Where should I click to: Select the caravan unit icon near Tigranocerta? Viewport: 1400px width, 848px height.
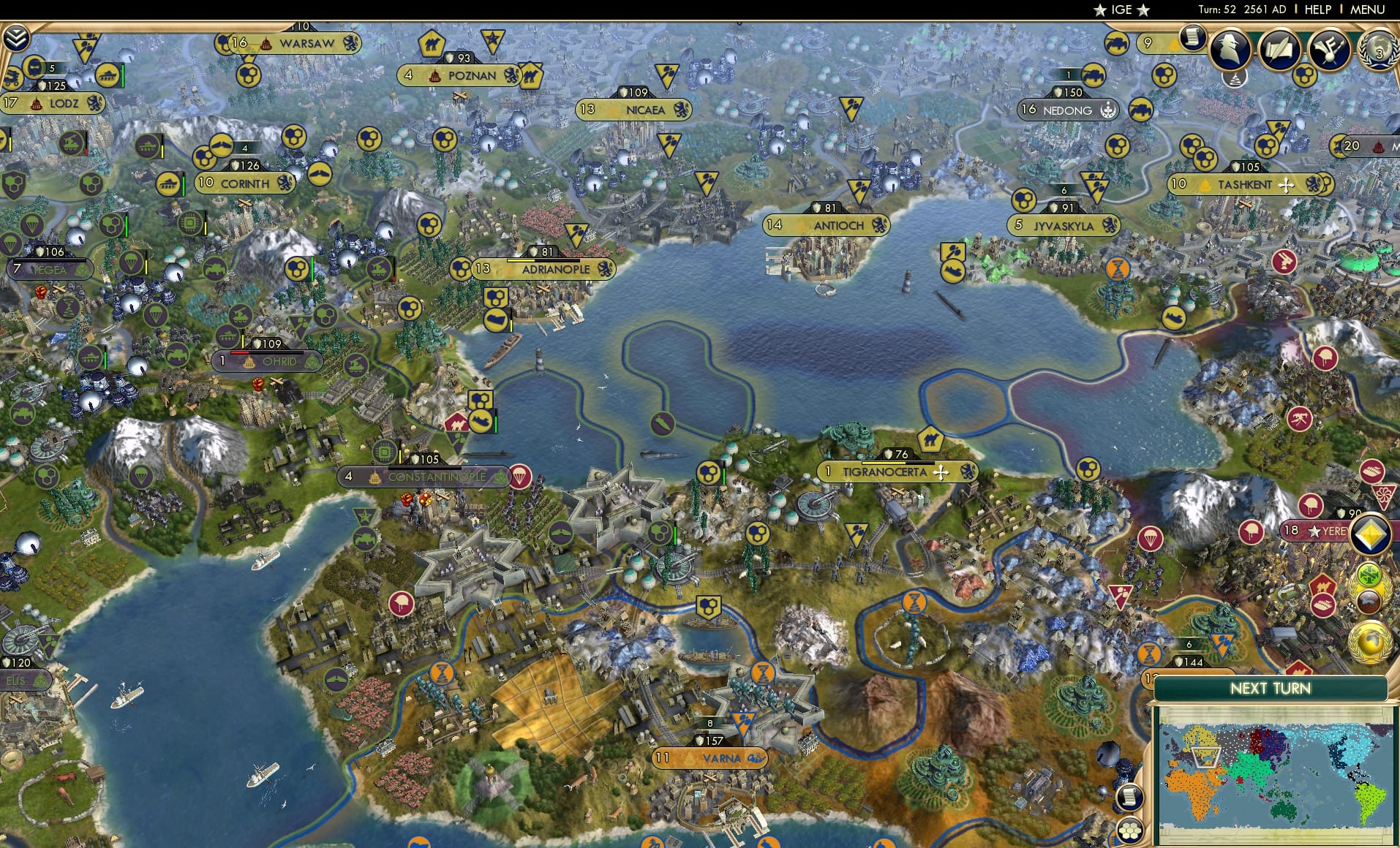(930, 439)
